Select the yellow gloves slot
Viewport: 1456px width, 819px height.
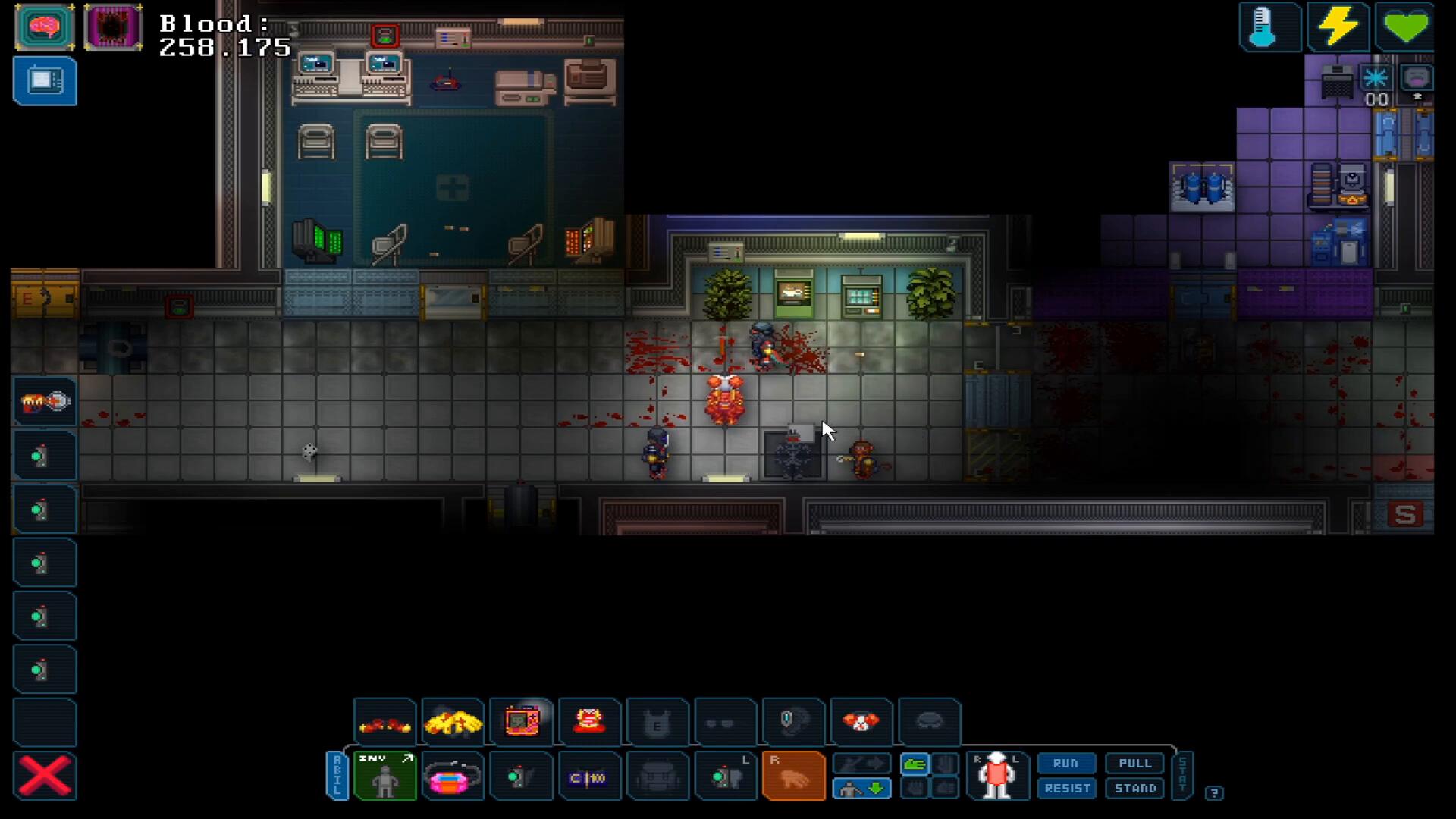click(x=453, y=722)
